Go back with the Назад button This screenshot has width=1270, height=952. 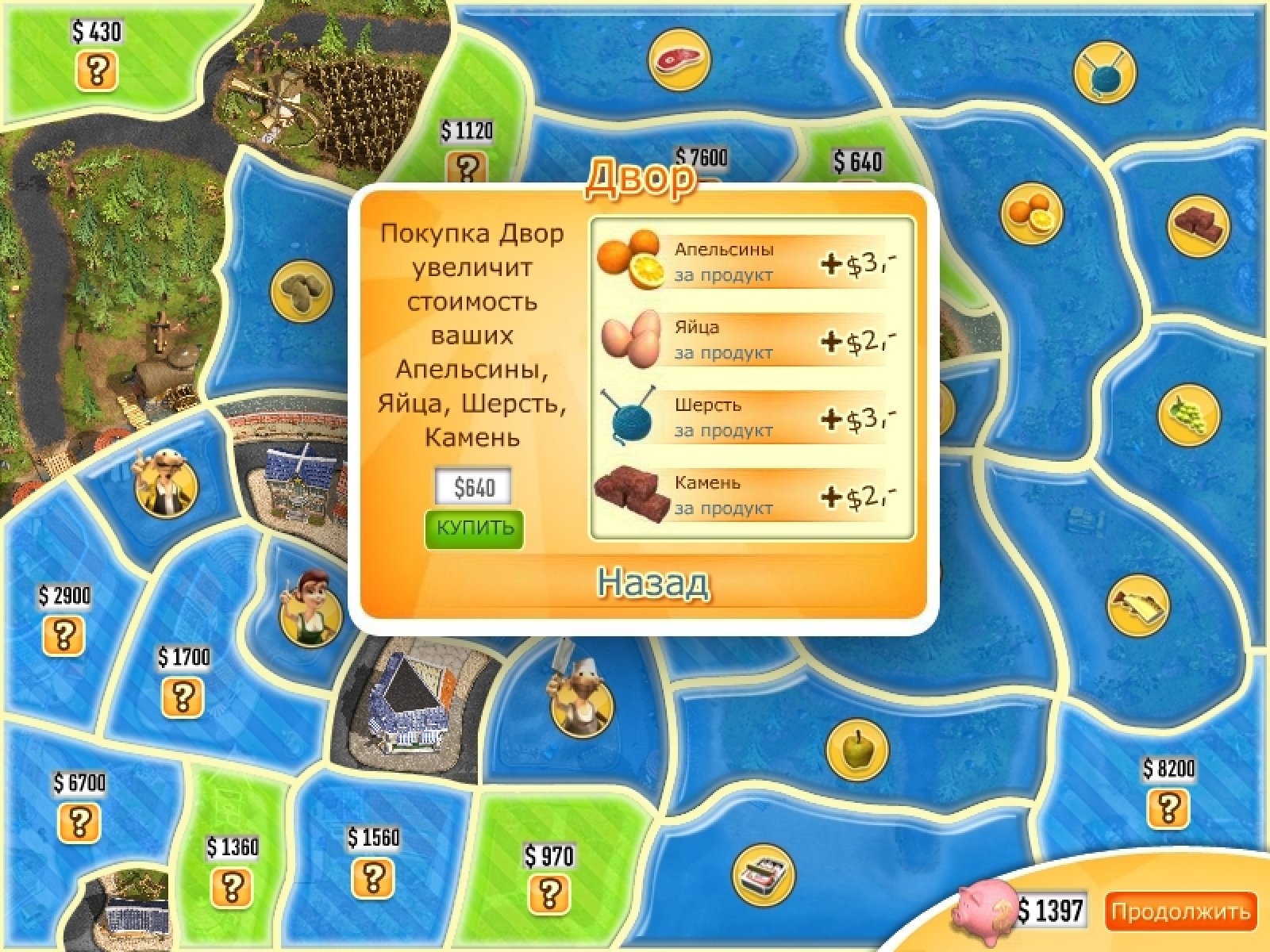tap(652, 583)
